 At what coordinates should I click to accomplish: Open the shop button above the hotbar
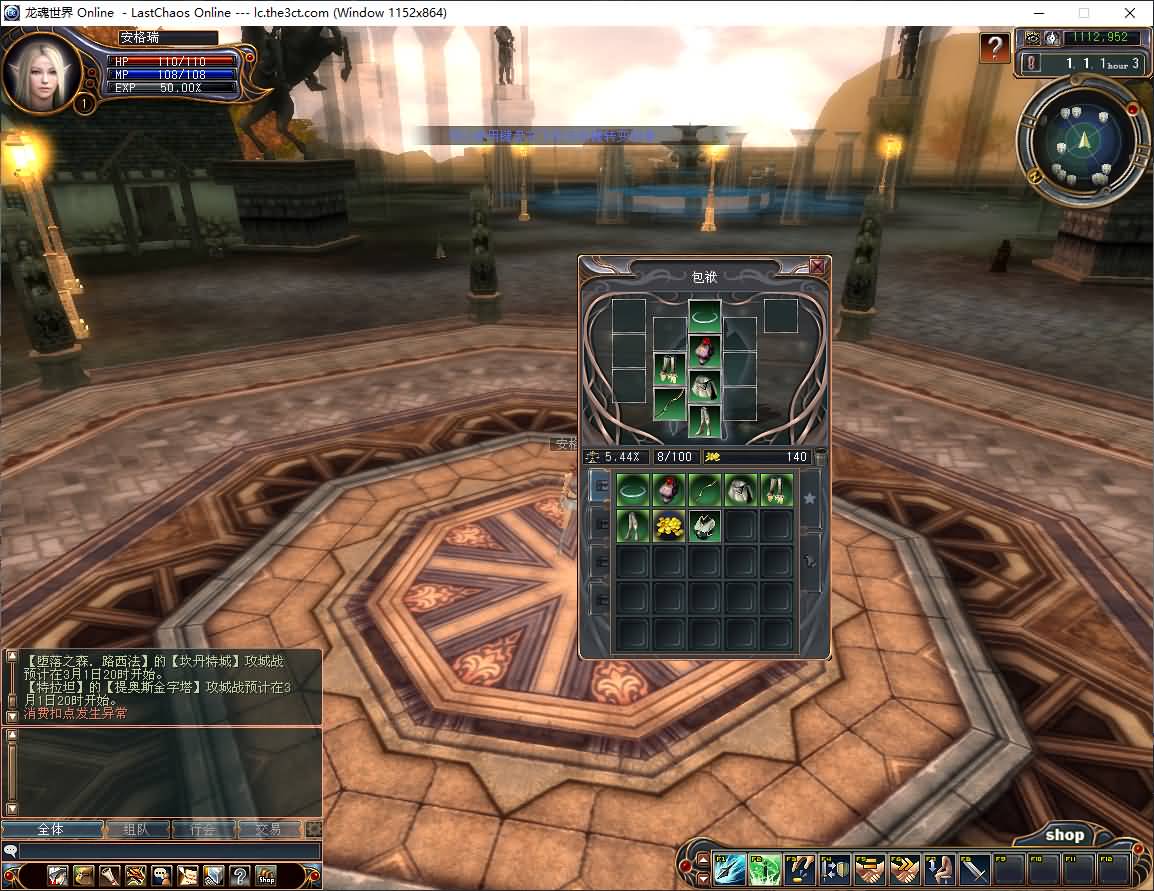[1064, 835]
